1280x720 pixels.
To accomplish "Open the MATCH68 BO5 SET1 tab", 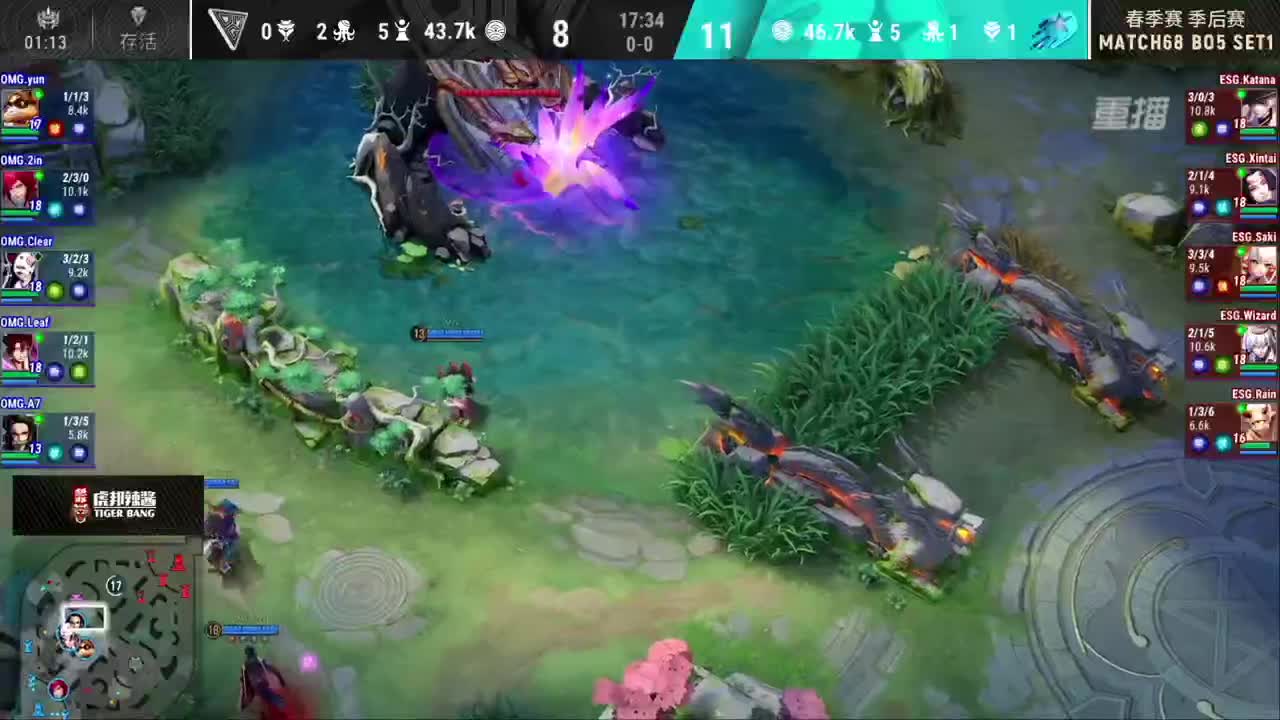I will pyautogui.click(x=1185, y=42).
